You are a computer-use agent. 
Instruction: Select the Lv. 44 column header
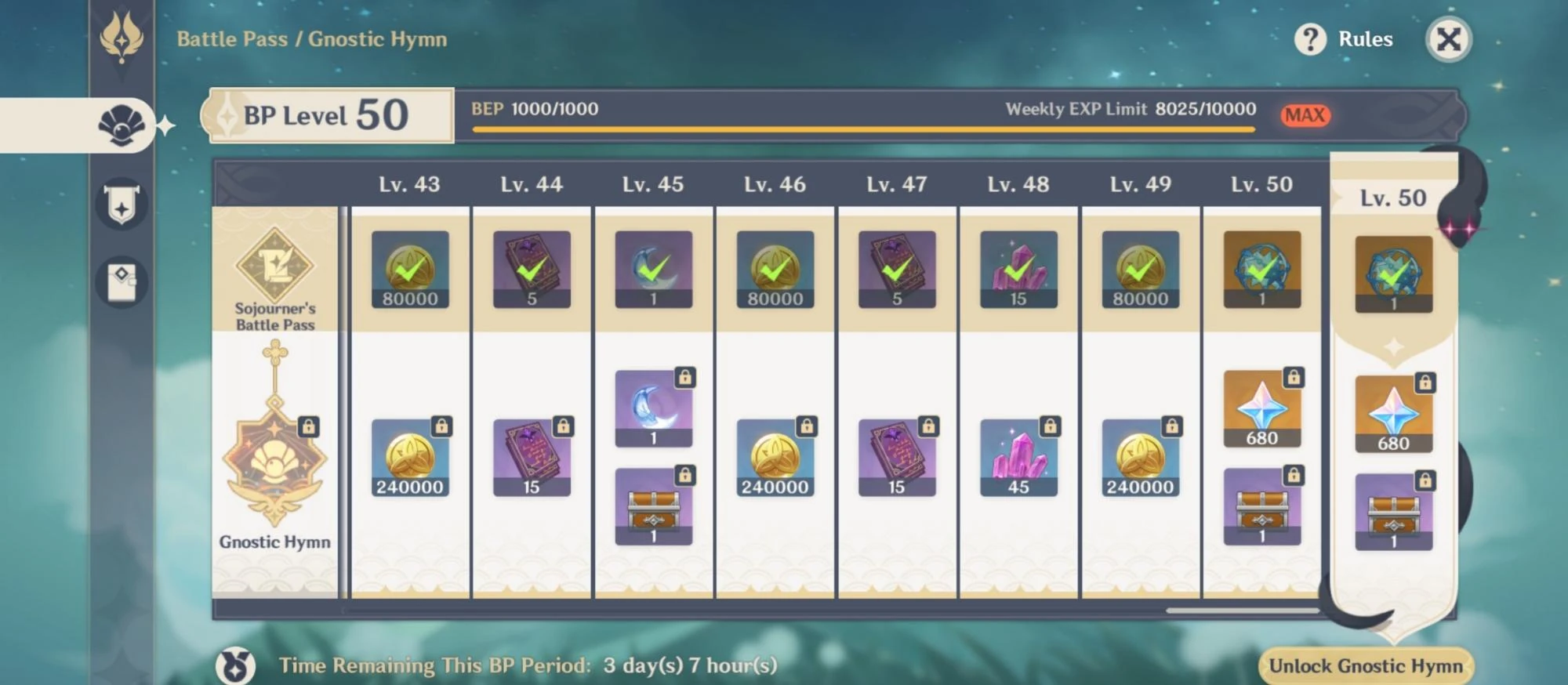532,184
